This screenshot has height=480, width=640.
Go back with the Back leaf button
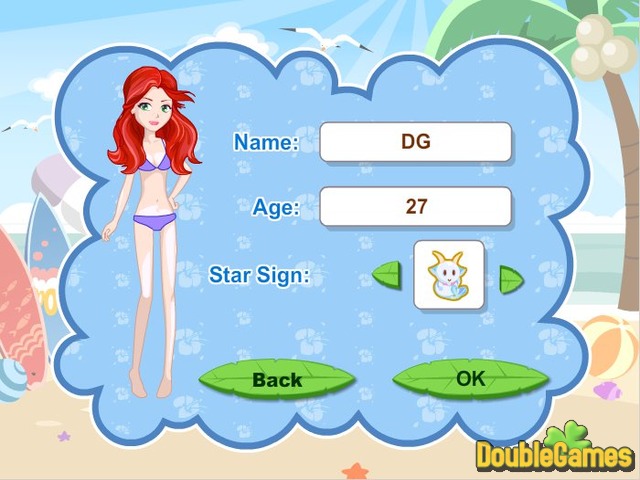point(277,380)
